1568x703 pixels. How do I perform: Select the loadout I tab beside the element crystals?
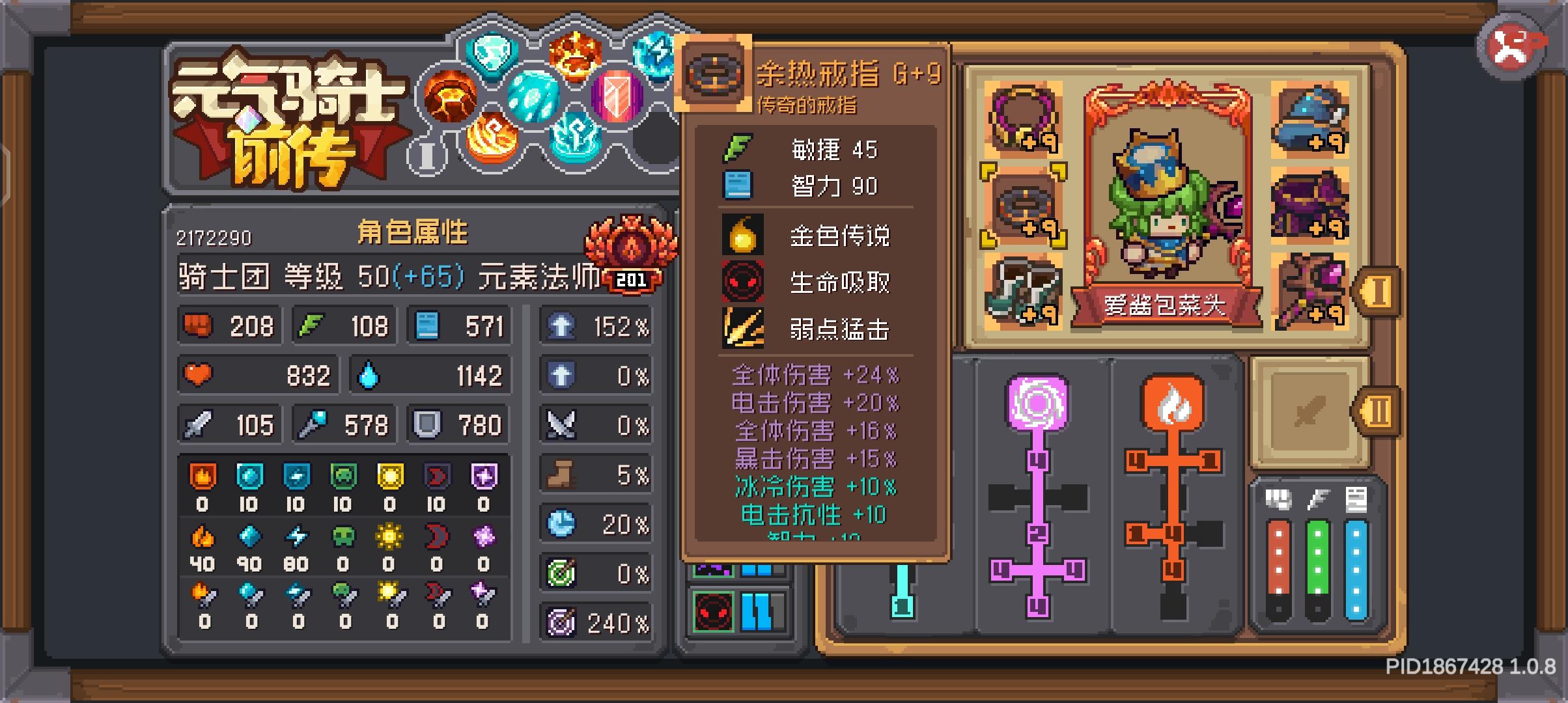pos(427,155)
